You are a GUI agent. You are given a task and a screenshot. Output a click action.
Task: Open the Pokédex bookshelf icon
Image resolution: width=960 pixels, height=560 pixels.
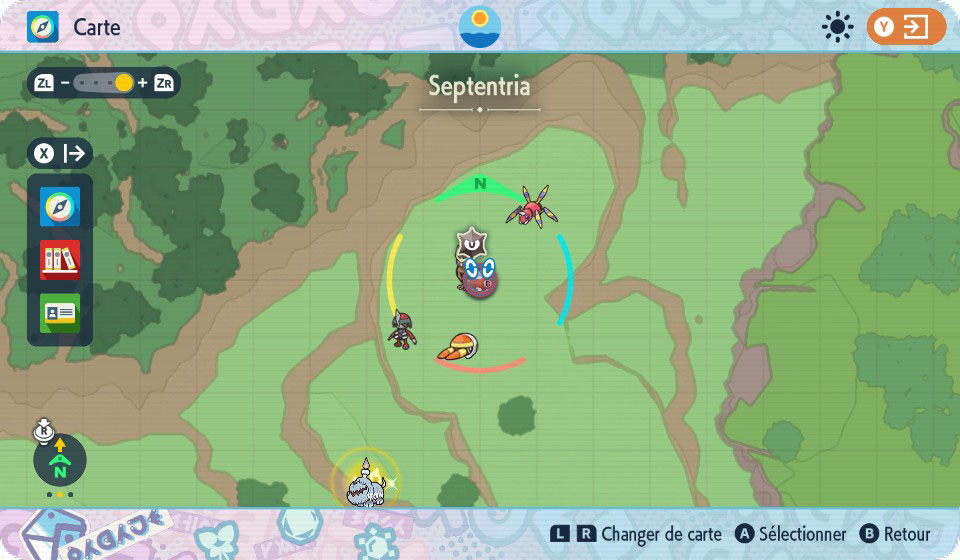tap(60, 260)
